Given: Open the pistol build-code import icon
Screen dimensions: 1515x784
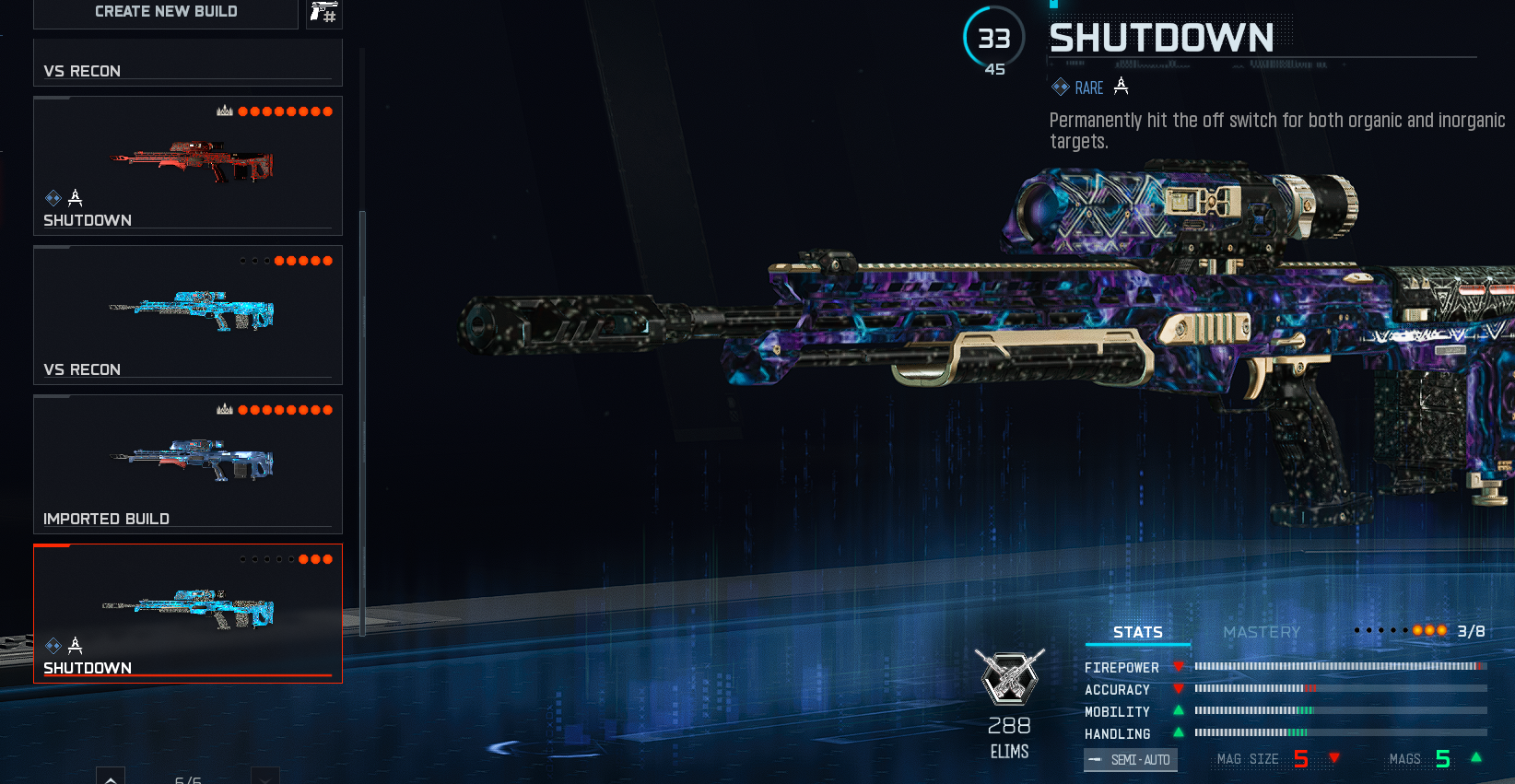Looking at the screenshot, I should [x=324, y=13].
